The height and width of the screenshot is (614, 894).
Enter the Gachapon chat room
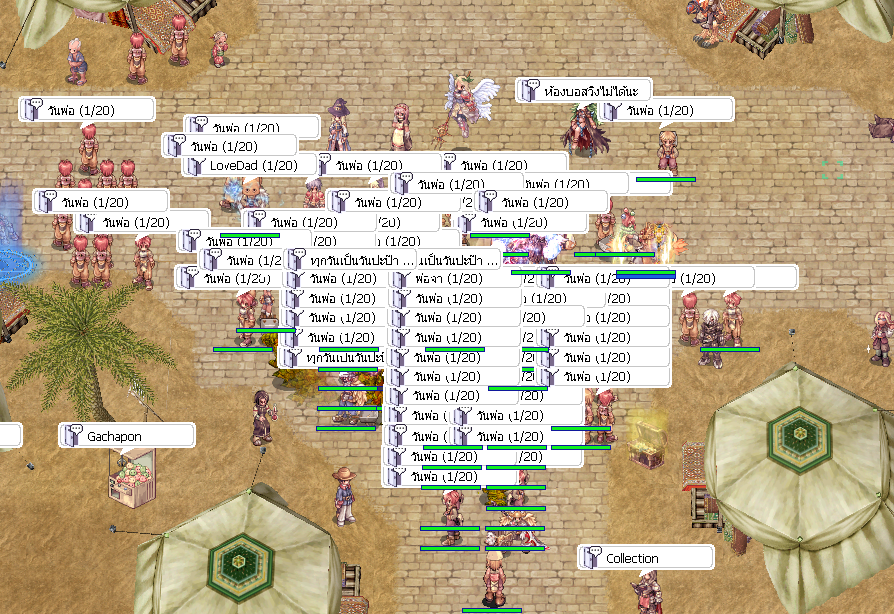[126, 436]
